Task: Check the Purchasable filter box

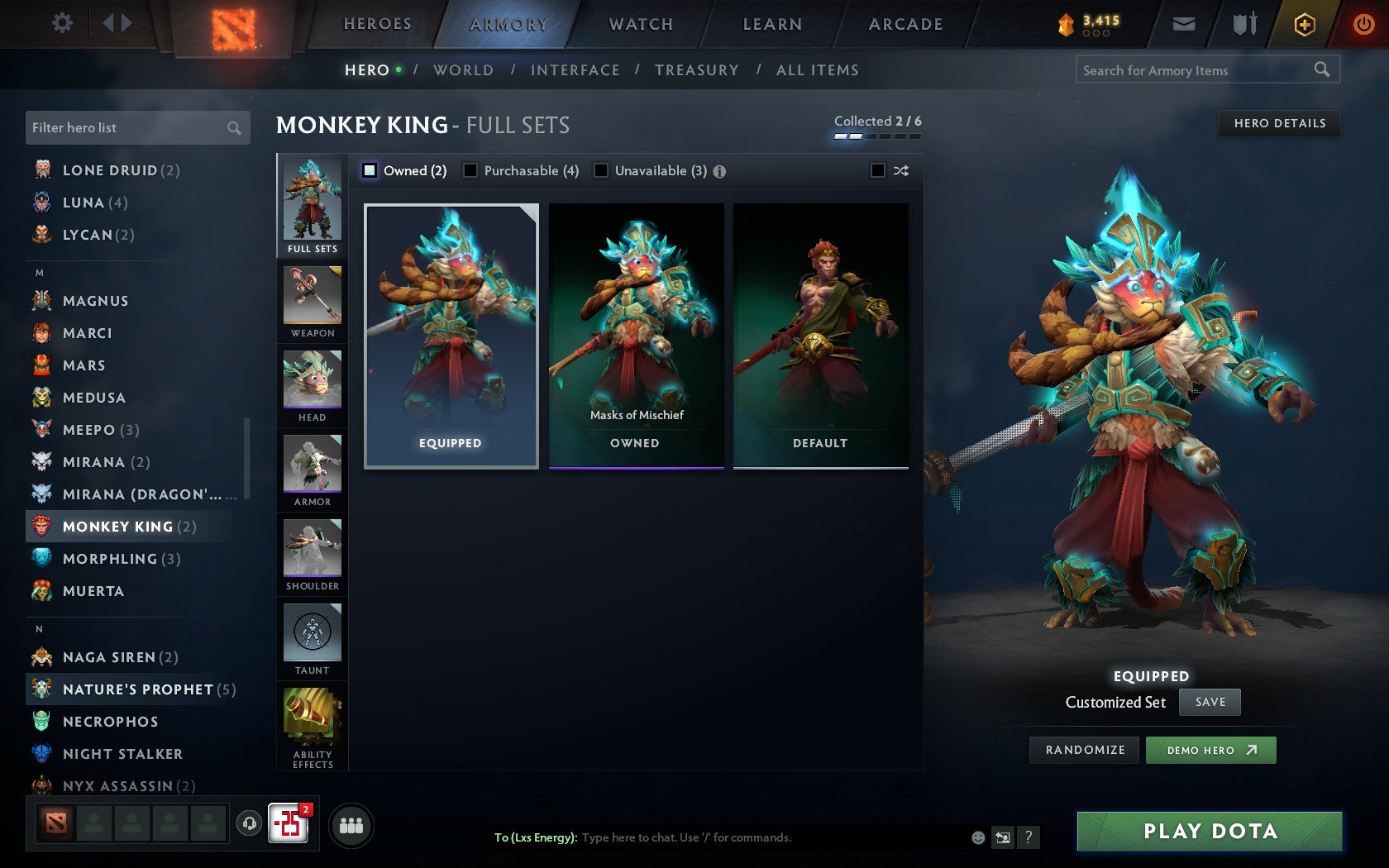Action: click(470, 170)
